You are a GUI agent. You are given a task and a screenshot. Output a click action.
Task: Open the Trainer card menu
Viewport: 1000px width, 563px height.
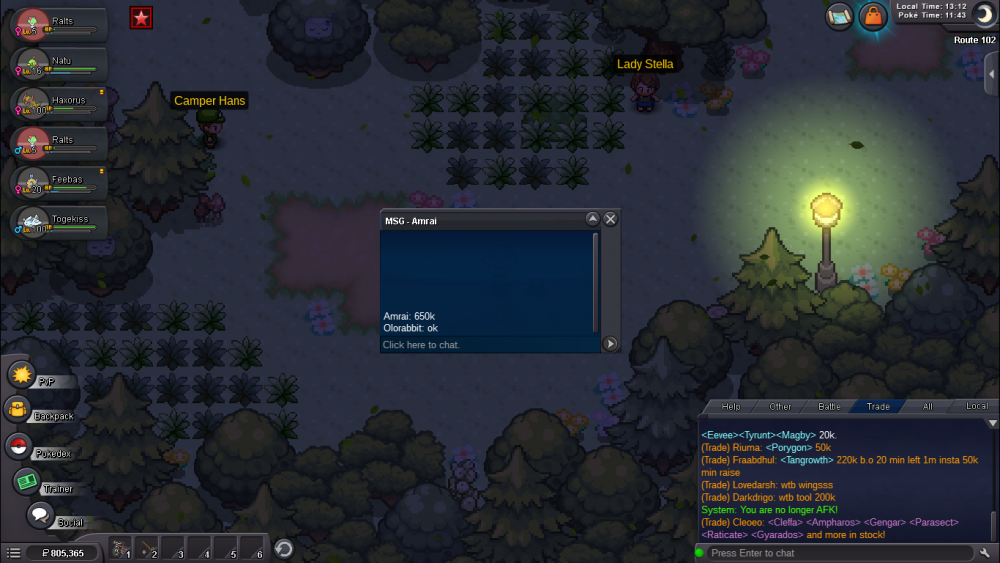[x=28, y=482]
